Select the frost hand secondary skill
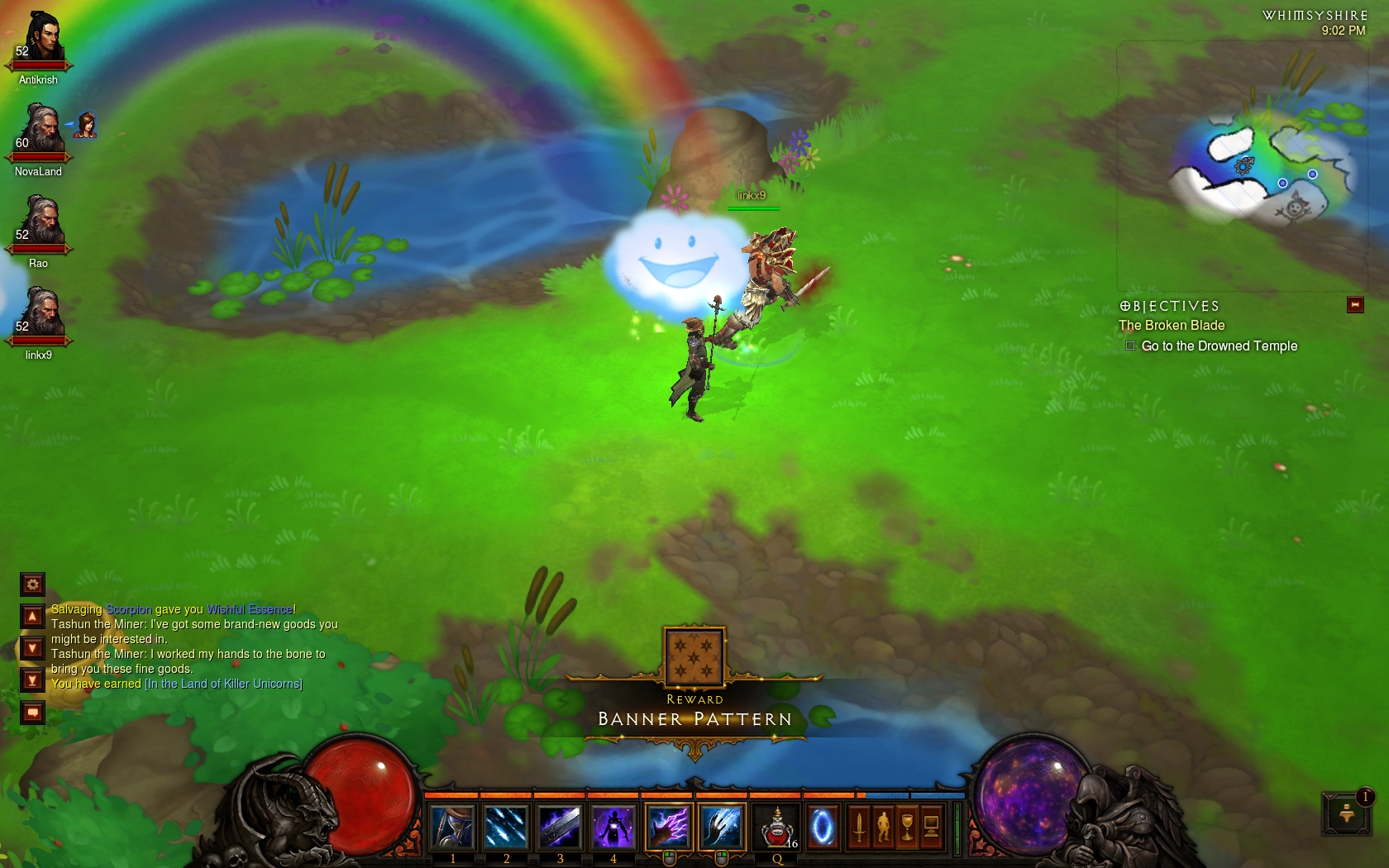1389x868 pixels. click(x=723, y=827)
